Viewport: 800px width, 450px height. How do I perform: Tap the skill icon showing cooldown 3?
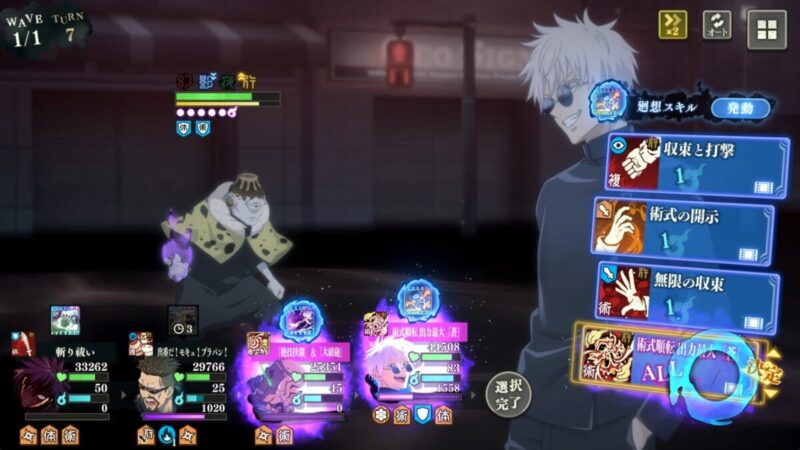point(182,321)
